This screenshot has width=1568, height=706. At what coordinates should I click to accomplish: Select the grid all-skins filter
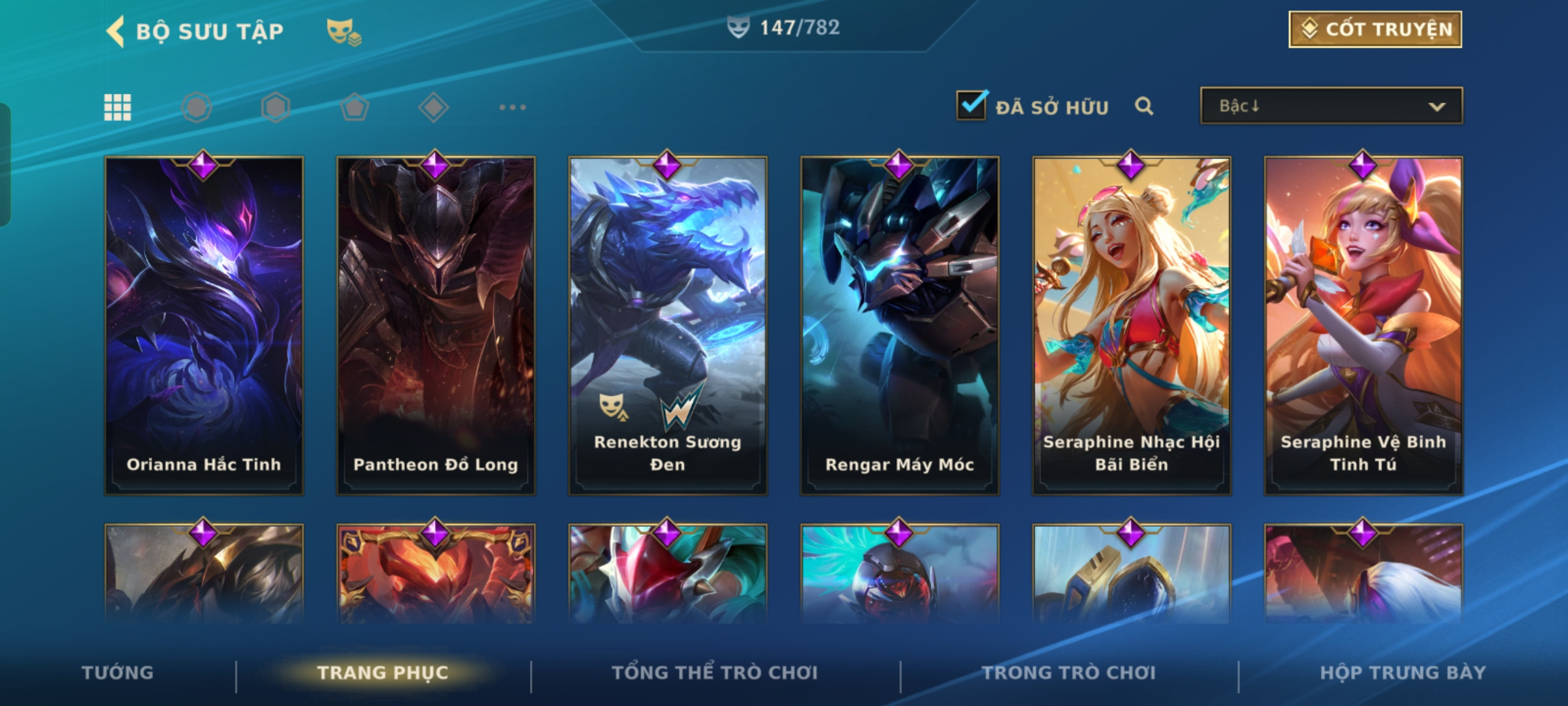tap(118, 107)
